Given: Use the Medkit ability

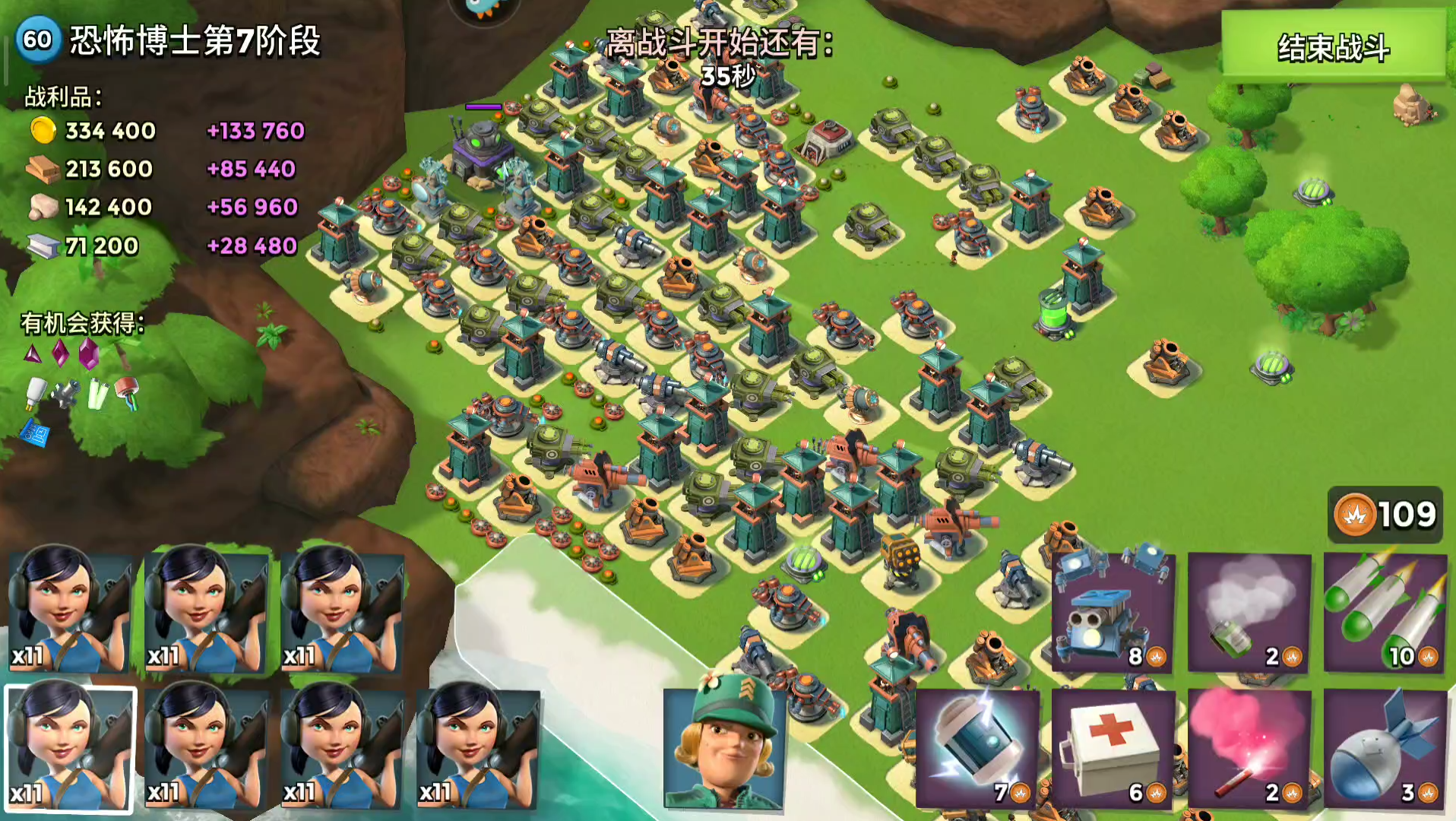Looking at the screenshot, I should point(1113,749).
